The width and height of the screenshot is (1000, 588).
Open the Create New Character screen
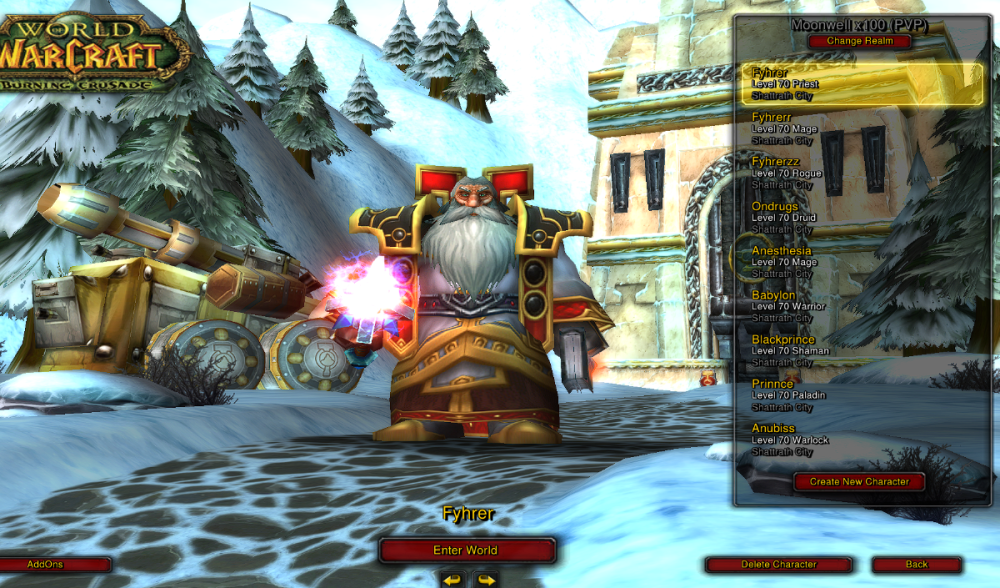pyautogui.click(x=859, y=481)
